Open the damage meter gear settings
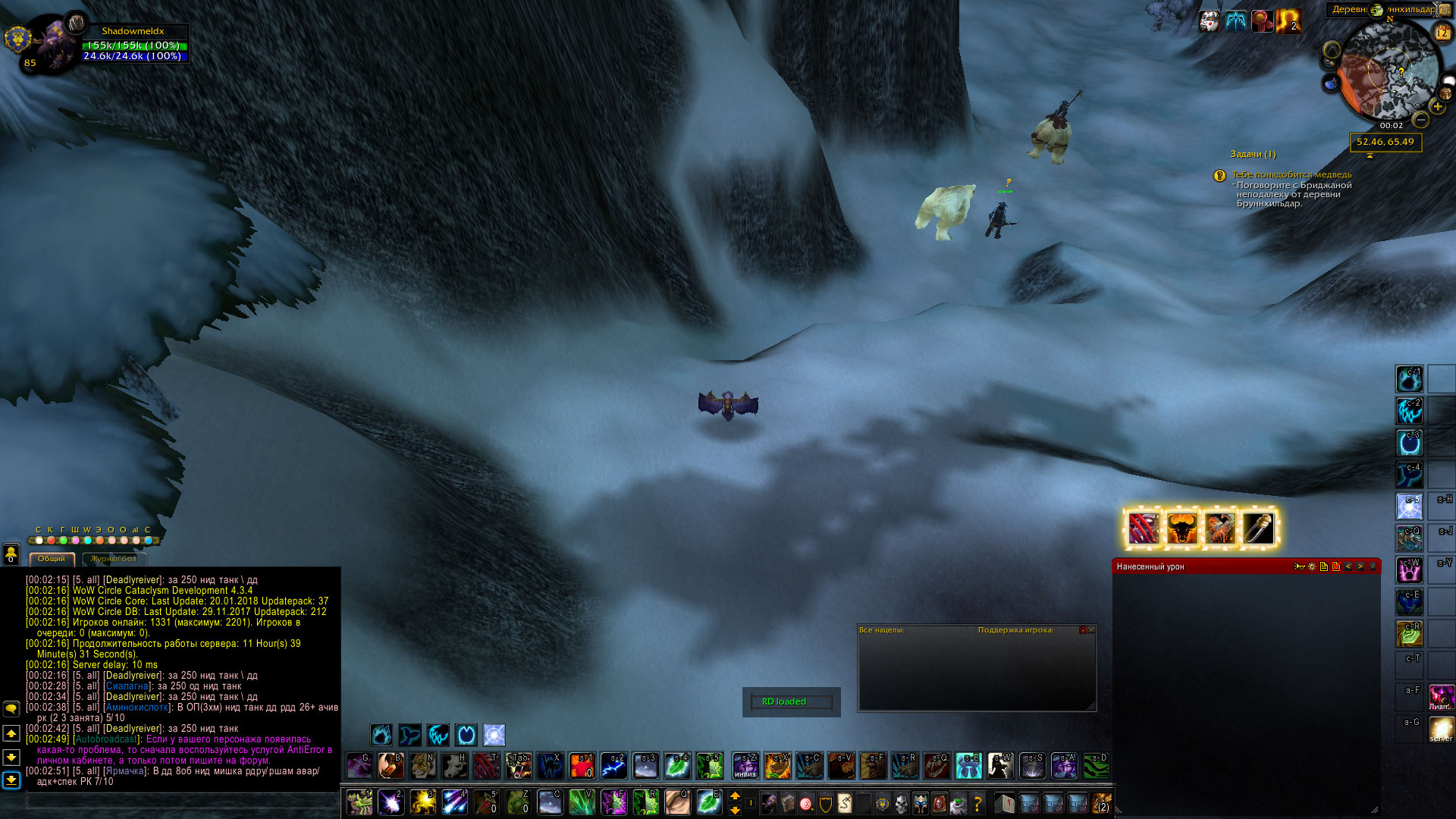This screenshot has width=1456, height=819. tap(1312, 566)
